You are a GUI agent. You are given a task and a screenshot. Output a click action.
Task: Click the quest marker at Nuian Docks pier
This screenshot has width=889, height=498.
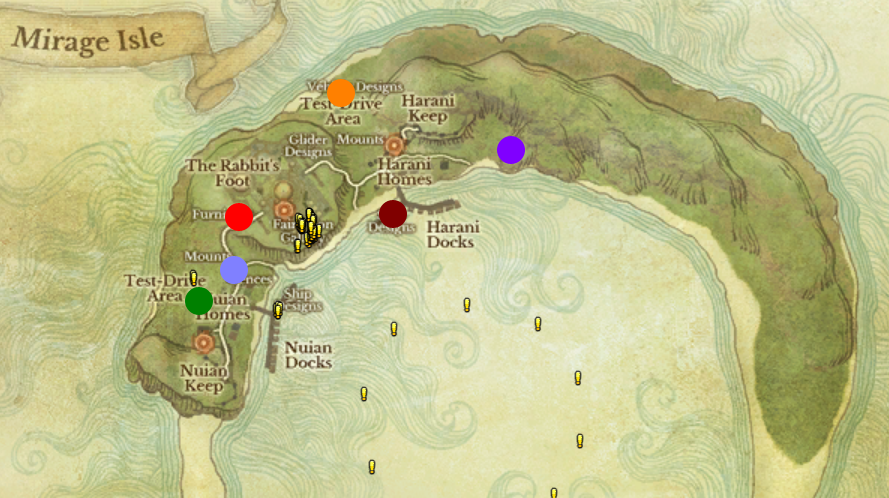click(278, 310)
